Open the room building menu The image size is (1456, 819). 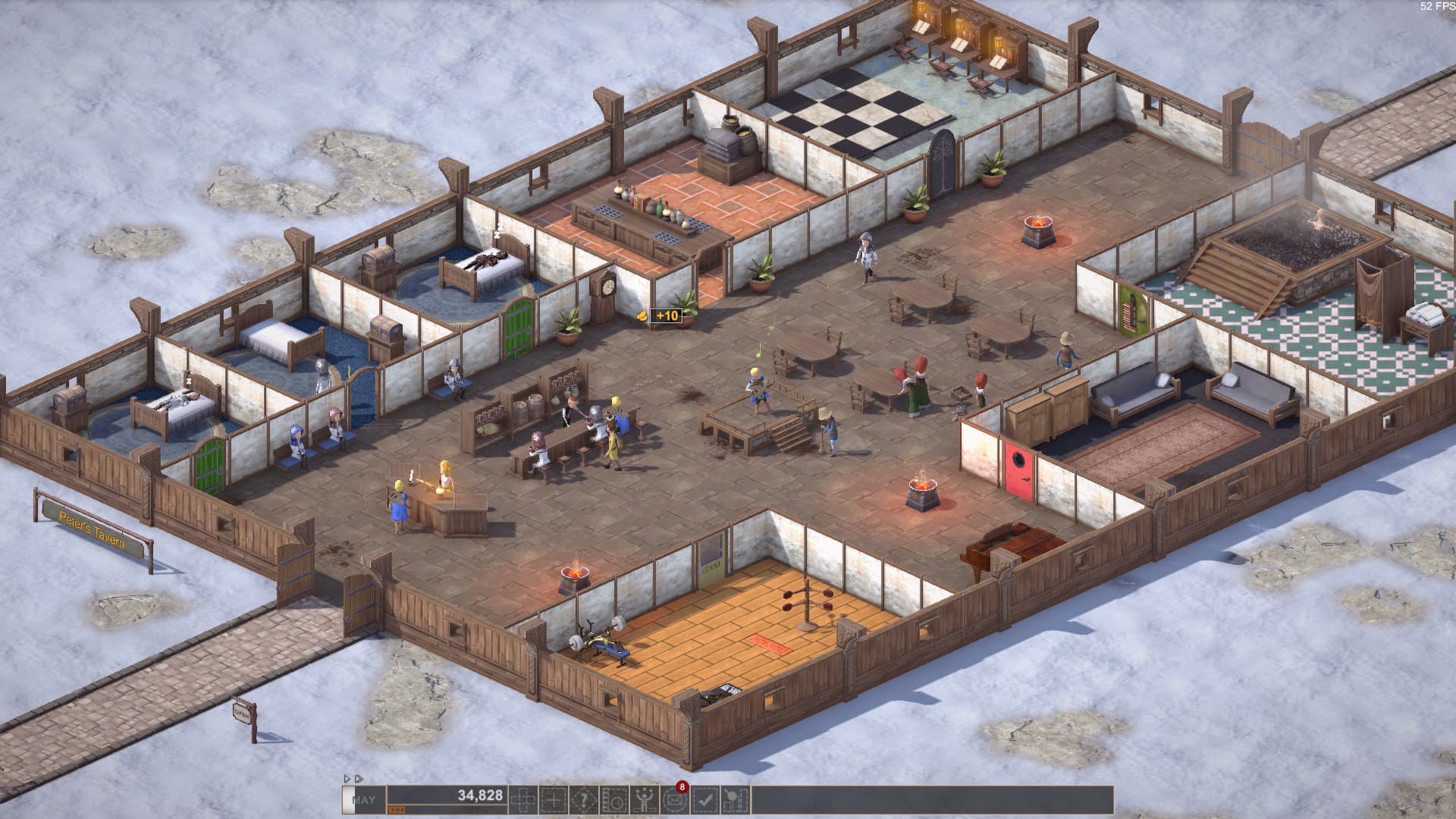tap(525, 798)
